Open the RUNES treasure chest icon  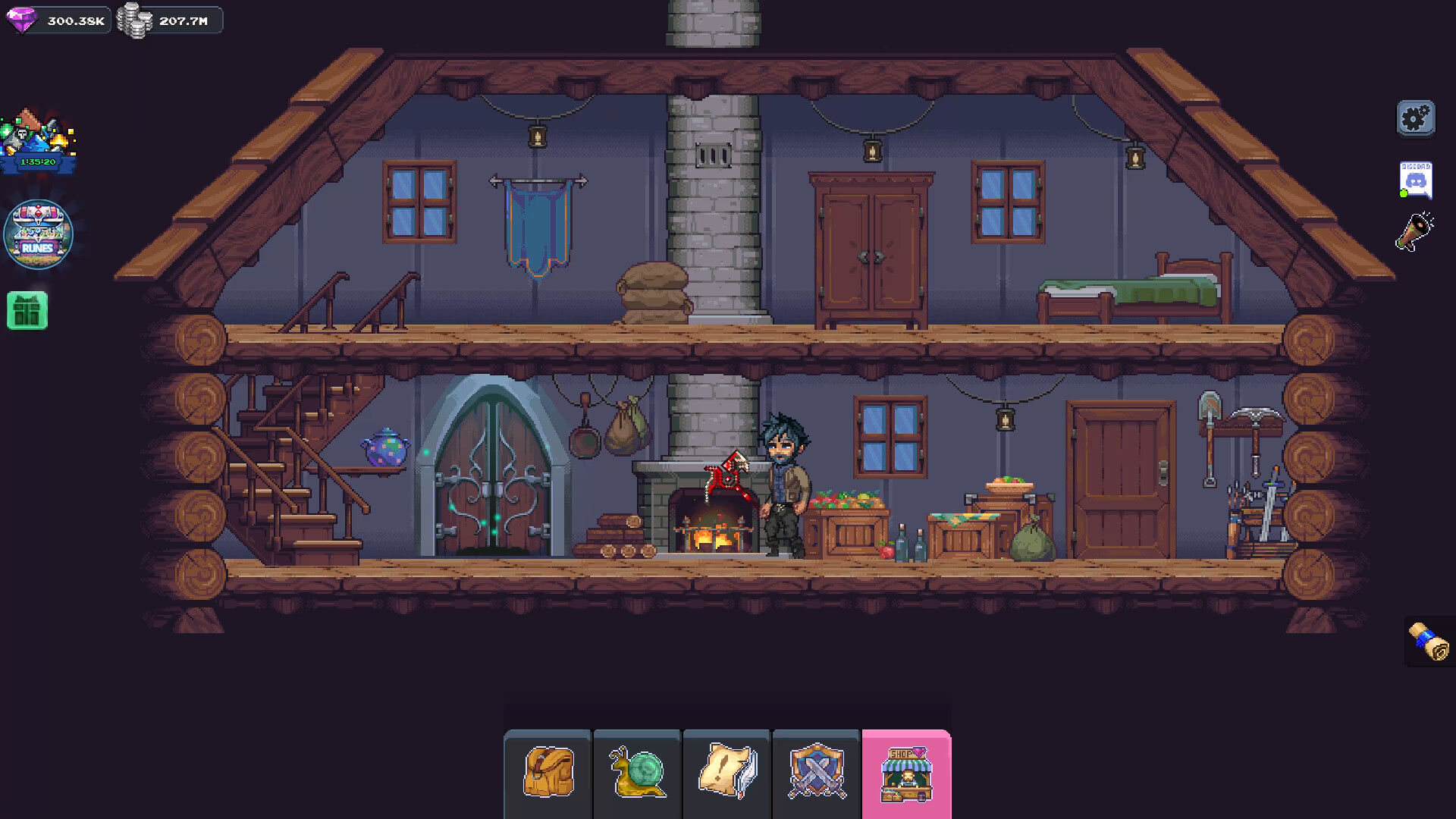pyautogui.click(x=38, y=234)
